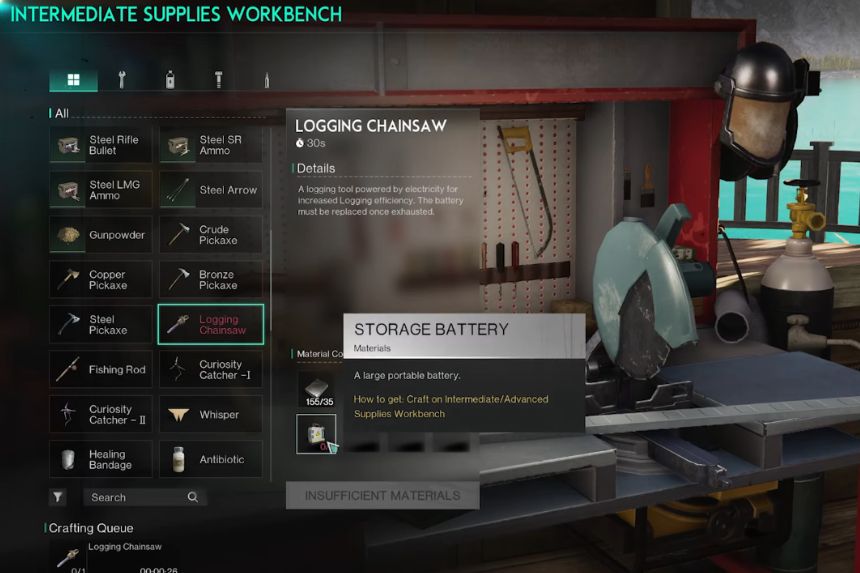Select the Steel Rifle Bullet recipe
This screenshot has width=860, height=573.
tap(101, 145)
